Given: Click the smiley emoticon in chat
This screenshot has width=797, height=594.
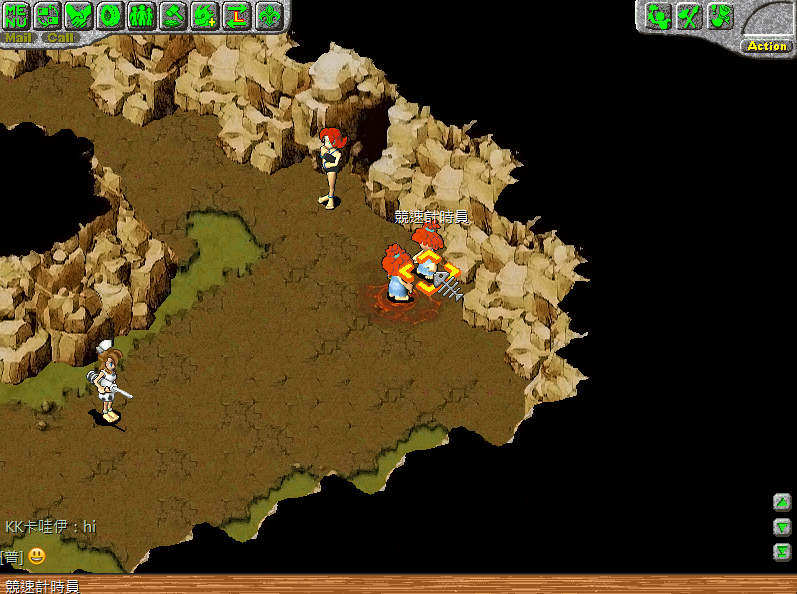Looking at the screenshot, I should (37, 556).
